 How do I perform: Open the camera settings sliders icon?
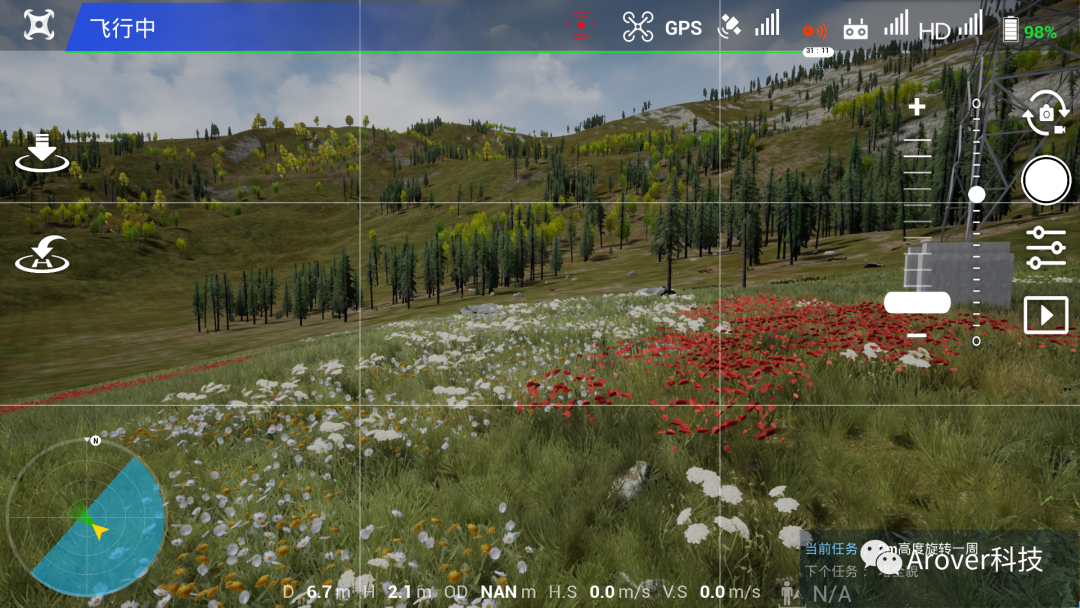tap(1046, 248)
